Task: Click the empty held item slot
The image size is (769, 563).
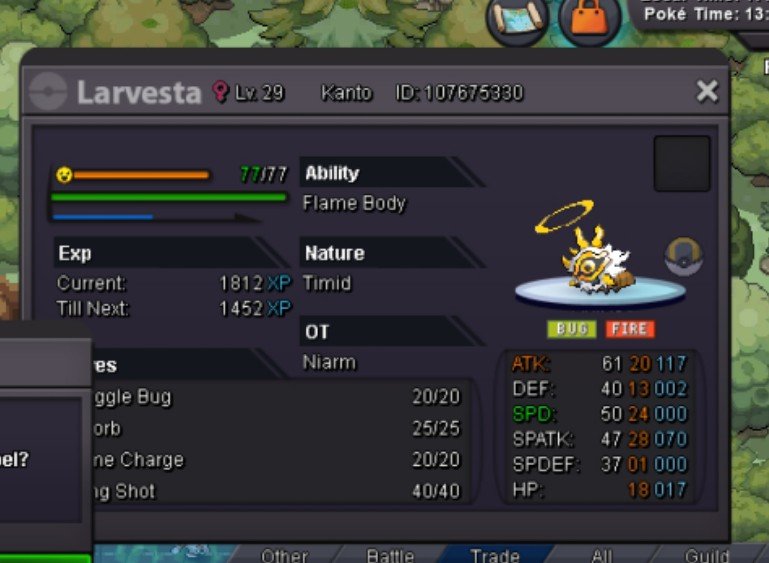Action: 682,164
